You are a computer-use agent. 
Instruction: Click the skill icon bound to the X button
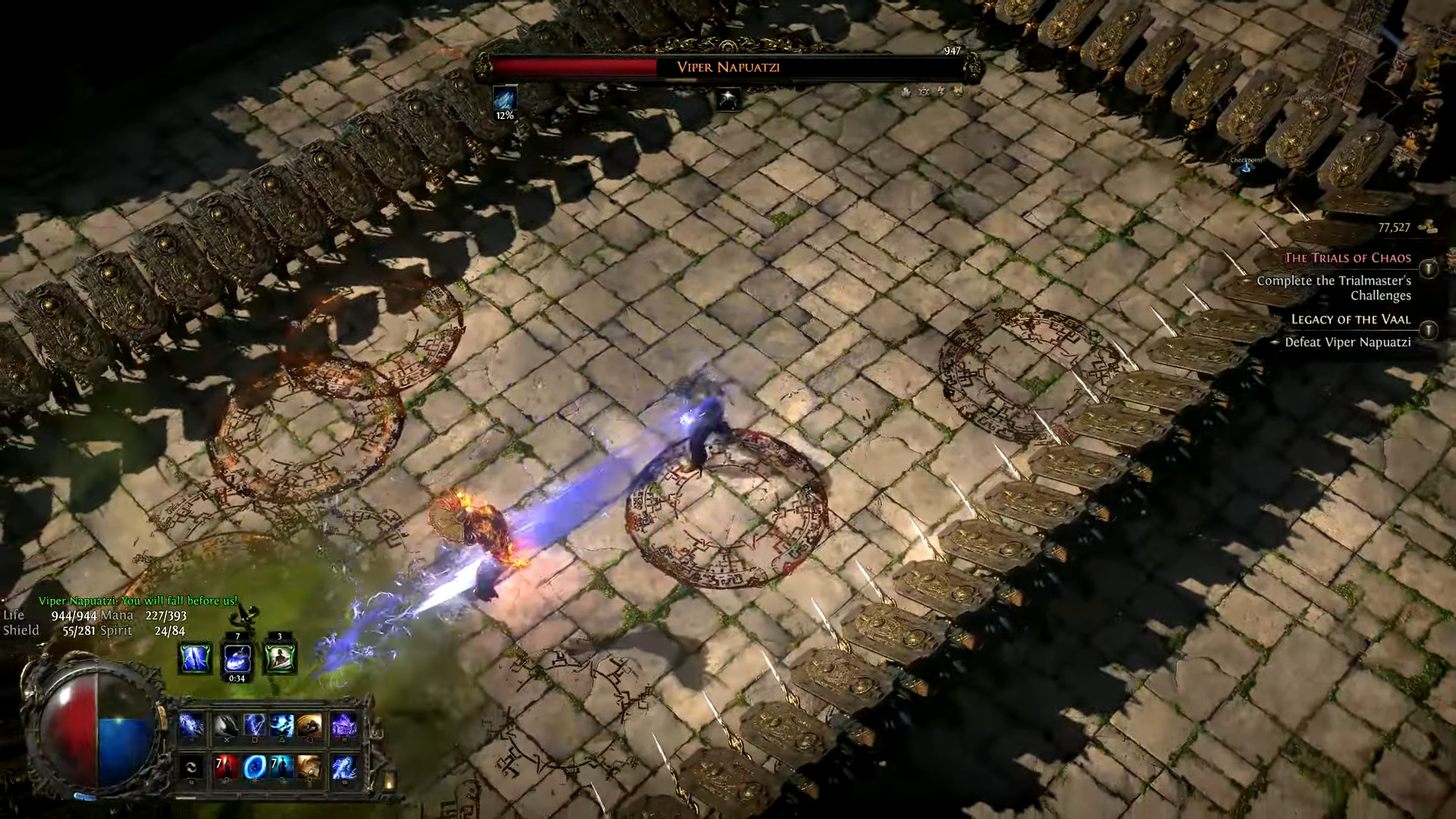[x=227, y=723]
